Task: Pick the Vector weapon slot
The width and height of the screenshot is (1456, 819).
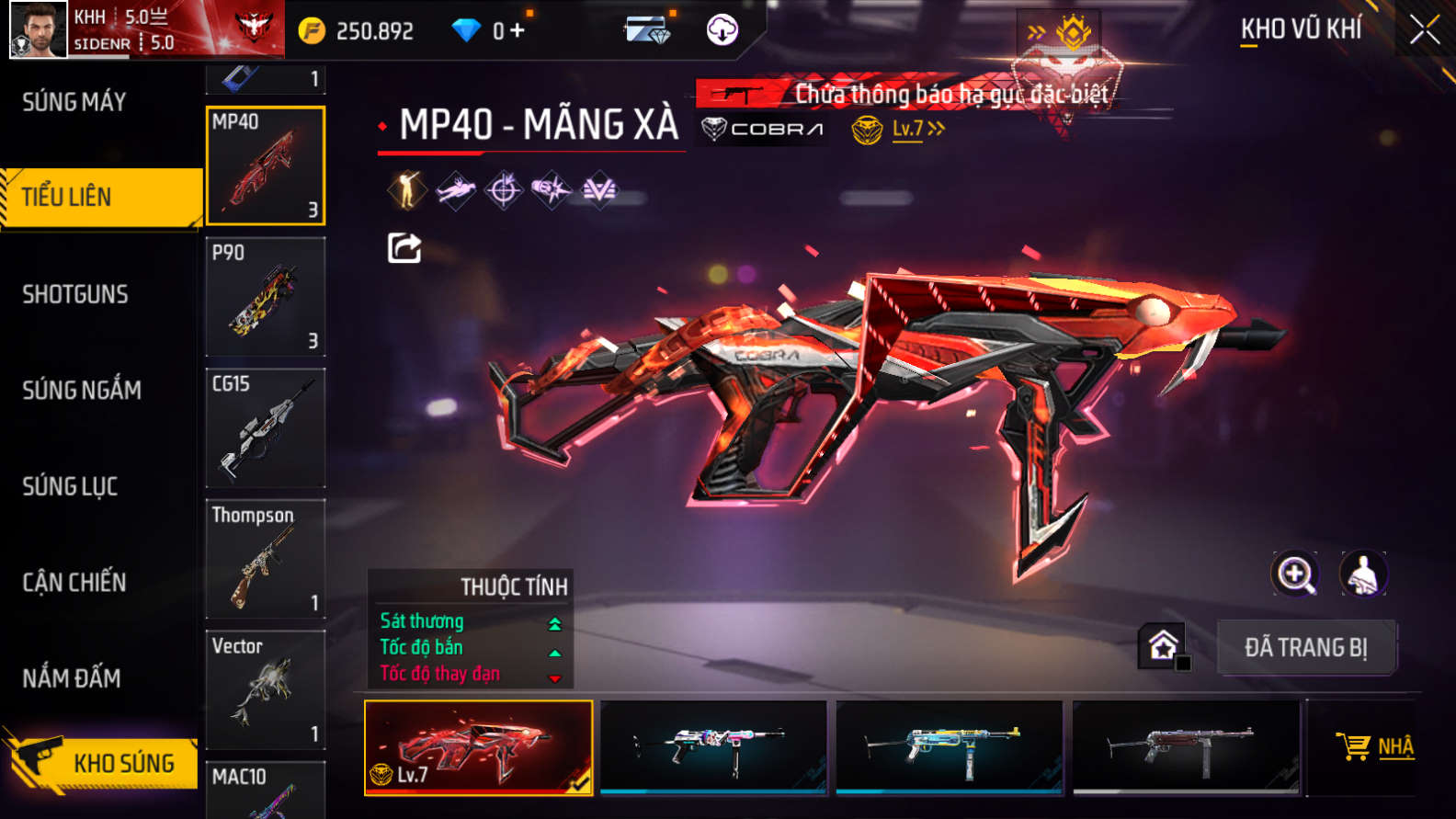Action: pos(266,690)
